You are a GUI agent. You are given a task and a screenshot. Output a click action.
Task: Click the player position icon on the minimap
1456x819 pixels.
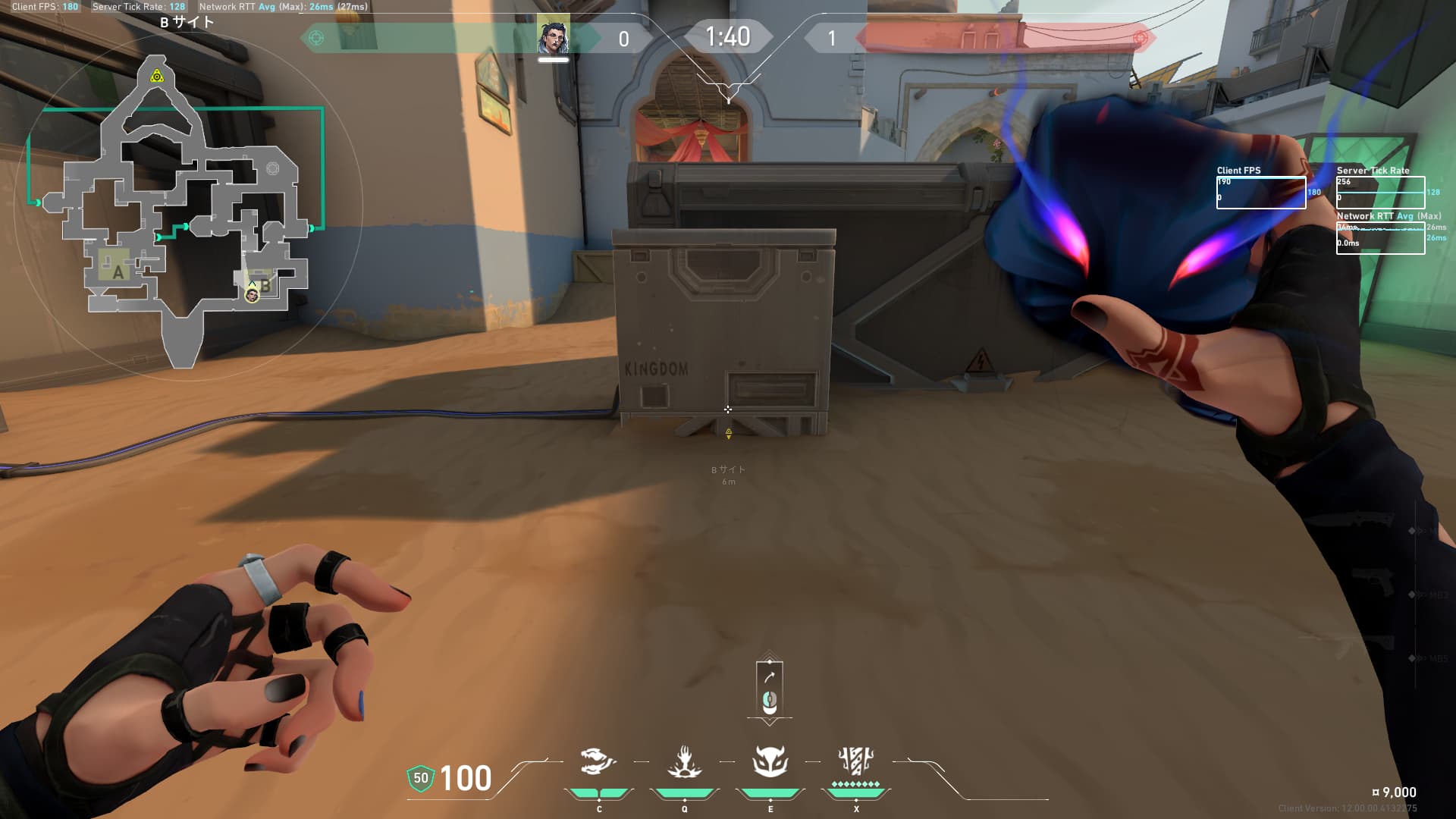coord(252,294)
